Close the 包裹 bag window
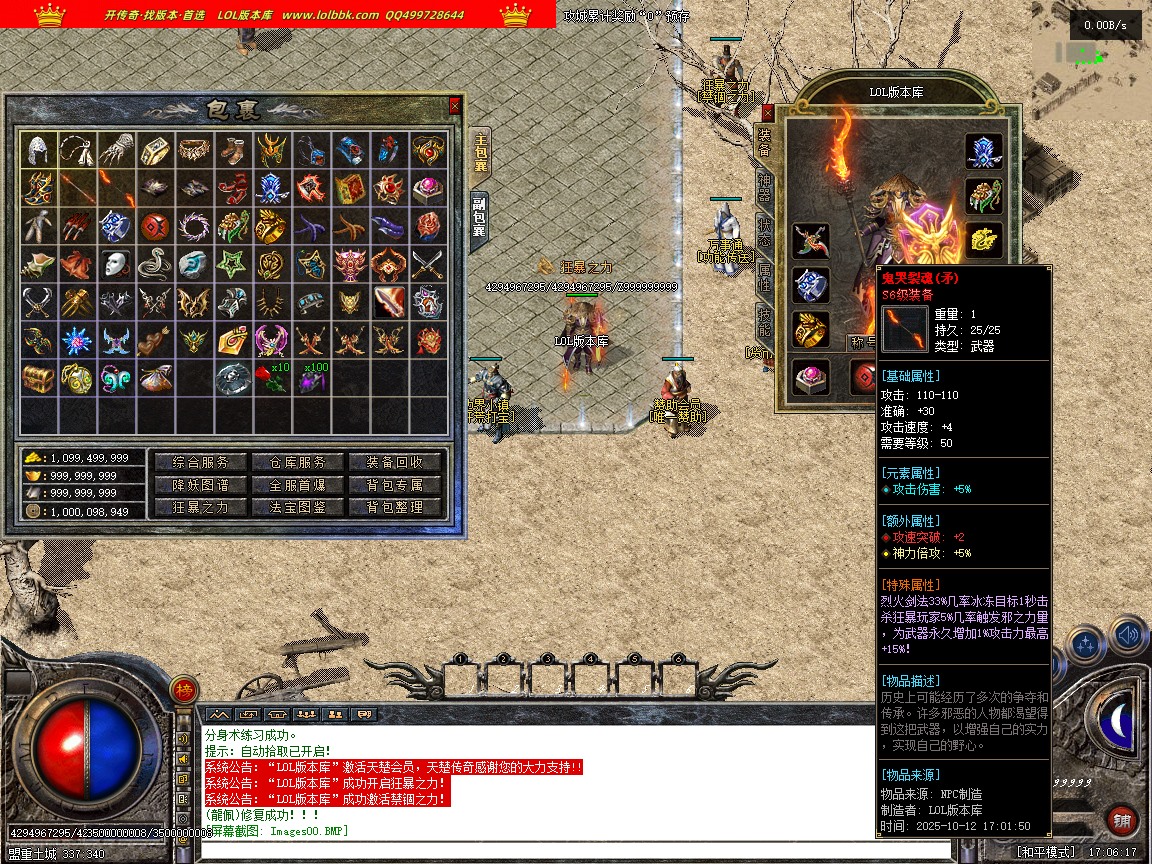Viewport: 1152px width, 864px height. (x=455, y=105)
